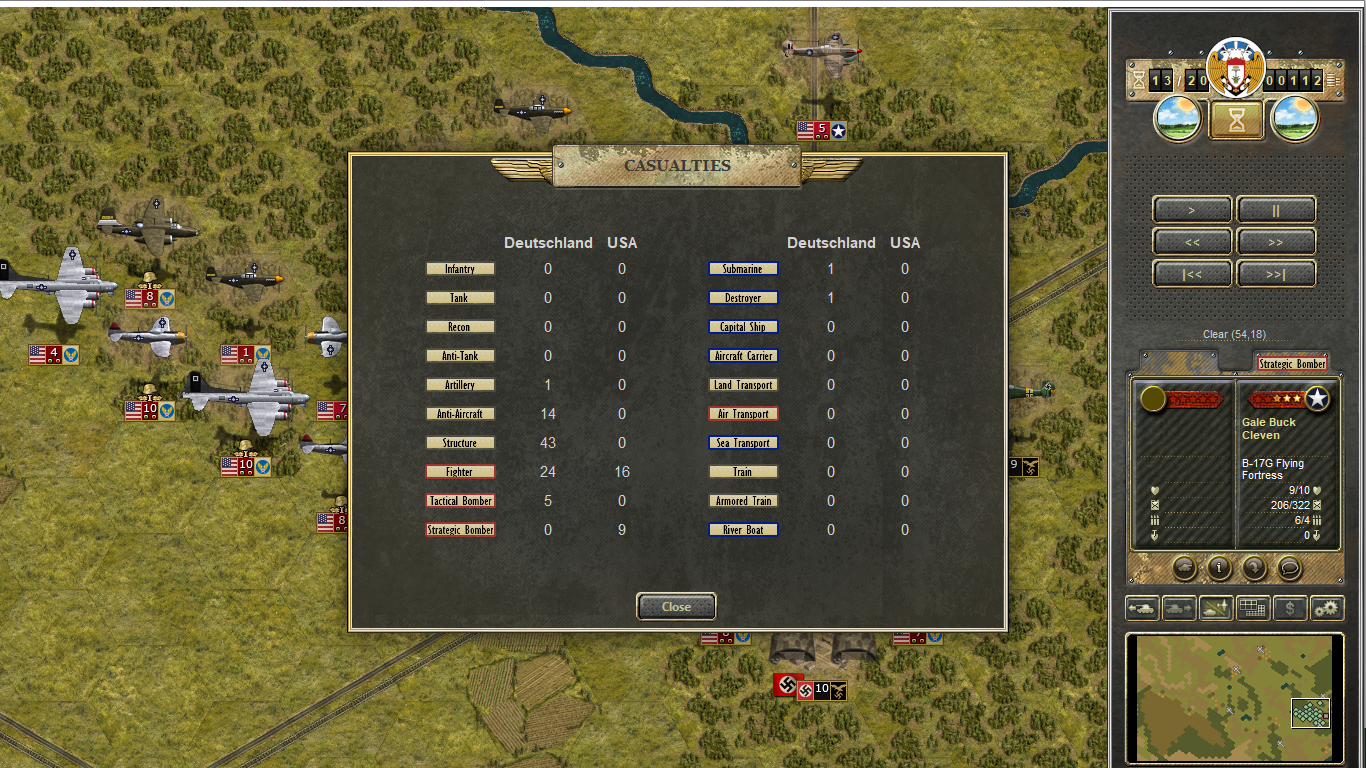Open the dollar sign purchase button
This screenshot has height=768, width=1366.
(1290, 608)
